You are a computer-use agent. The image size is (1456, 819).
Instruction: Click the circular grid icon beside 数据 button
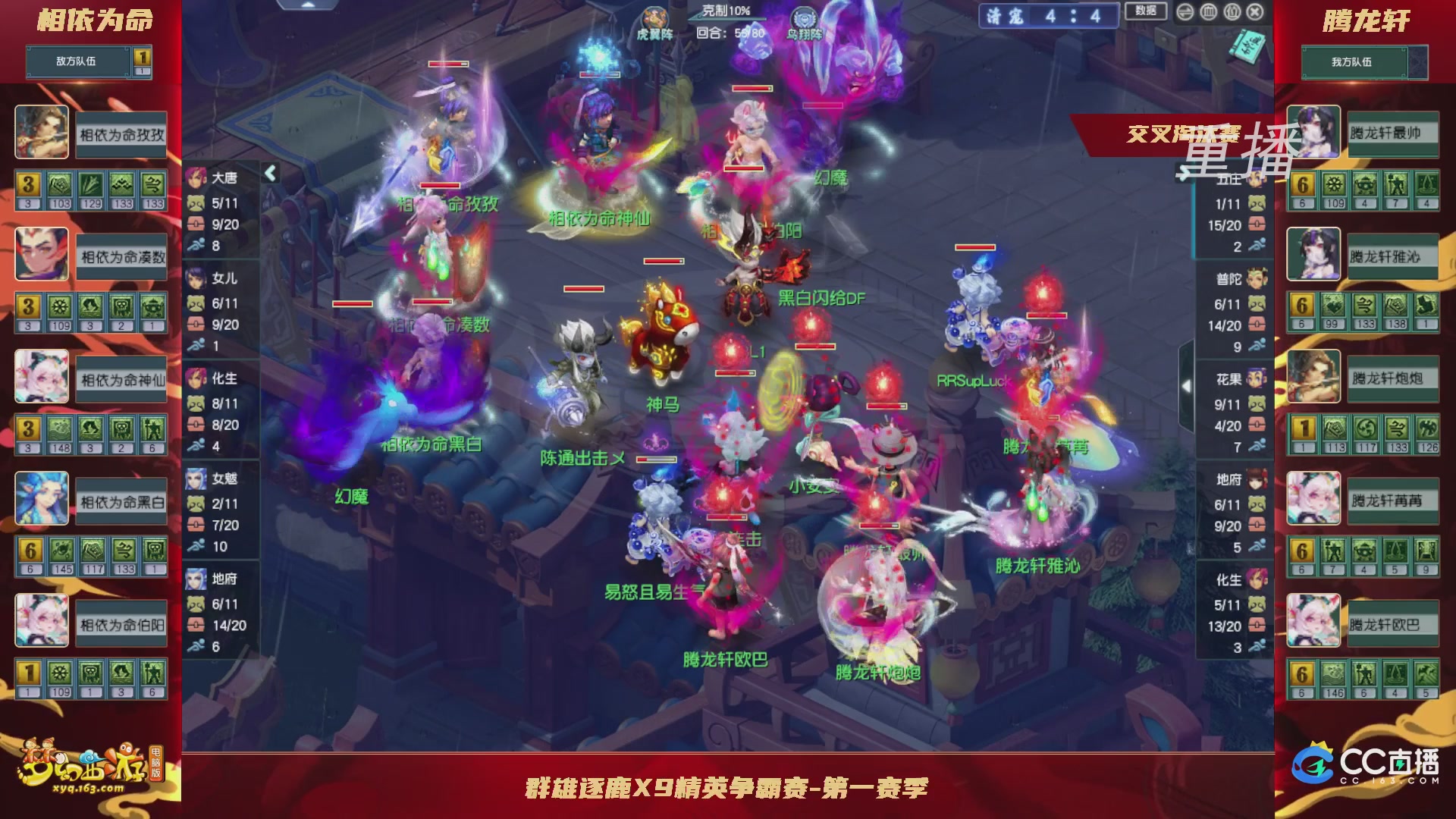[1209, 11]
